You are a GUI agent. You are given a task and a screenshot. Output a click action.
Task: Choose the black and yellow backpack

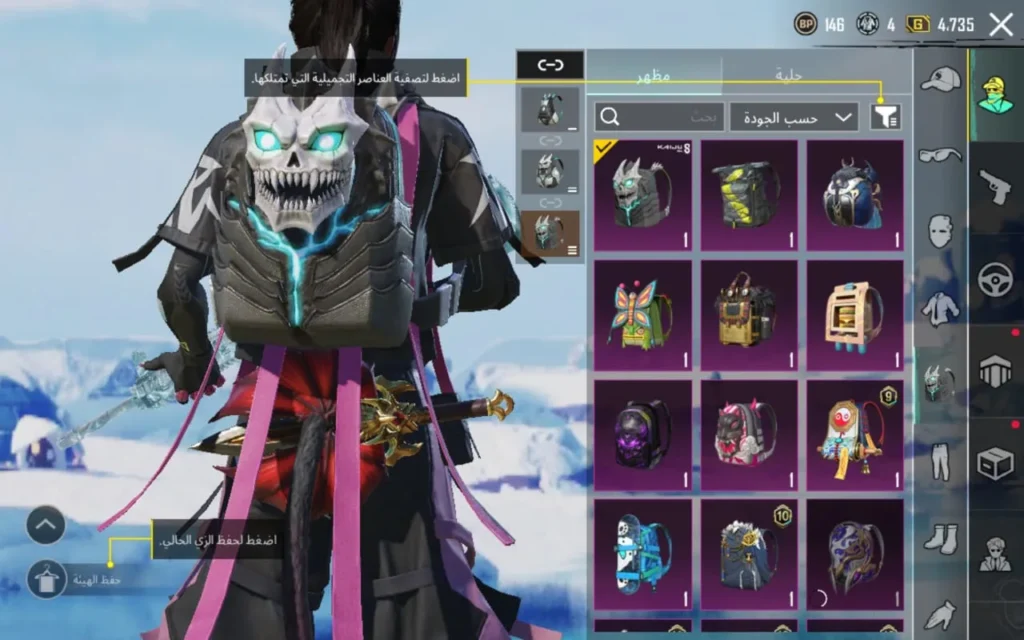[749, 195]
